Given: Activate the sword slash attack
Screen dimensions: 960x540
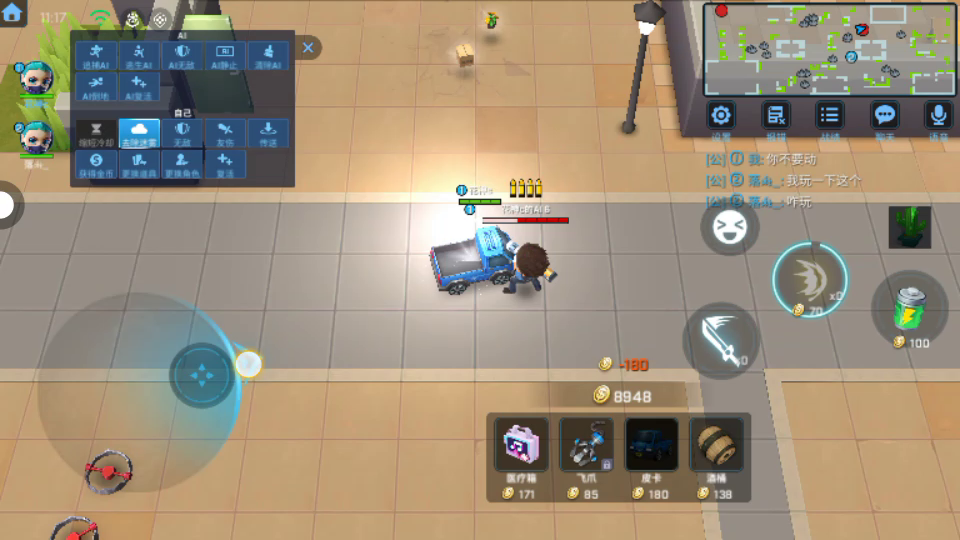Looking at the screenshot, I should pyautogui.click(x=721, y=340).
